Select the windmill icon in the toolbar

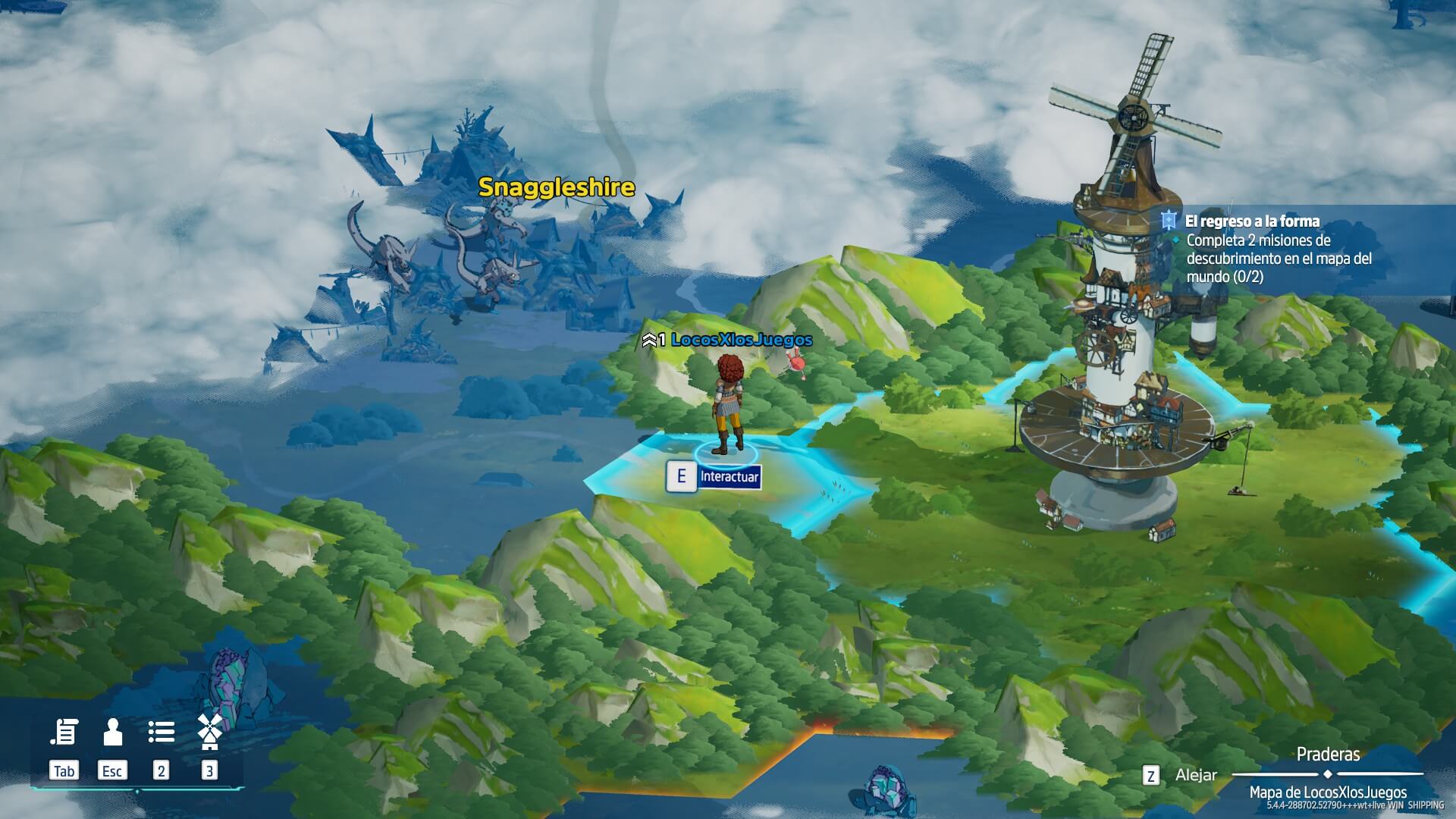pyautogui.click(x=209, y=731)
